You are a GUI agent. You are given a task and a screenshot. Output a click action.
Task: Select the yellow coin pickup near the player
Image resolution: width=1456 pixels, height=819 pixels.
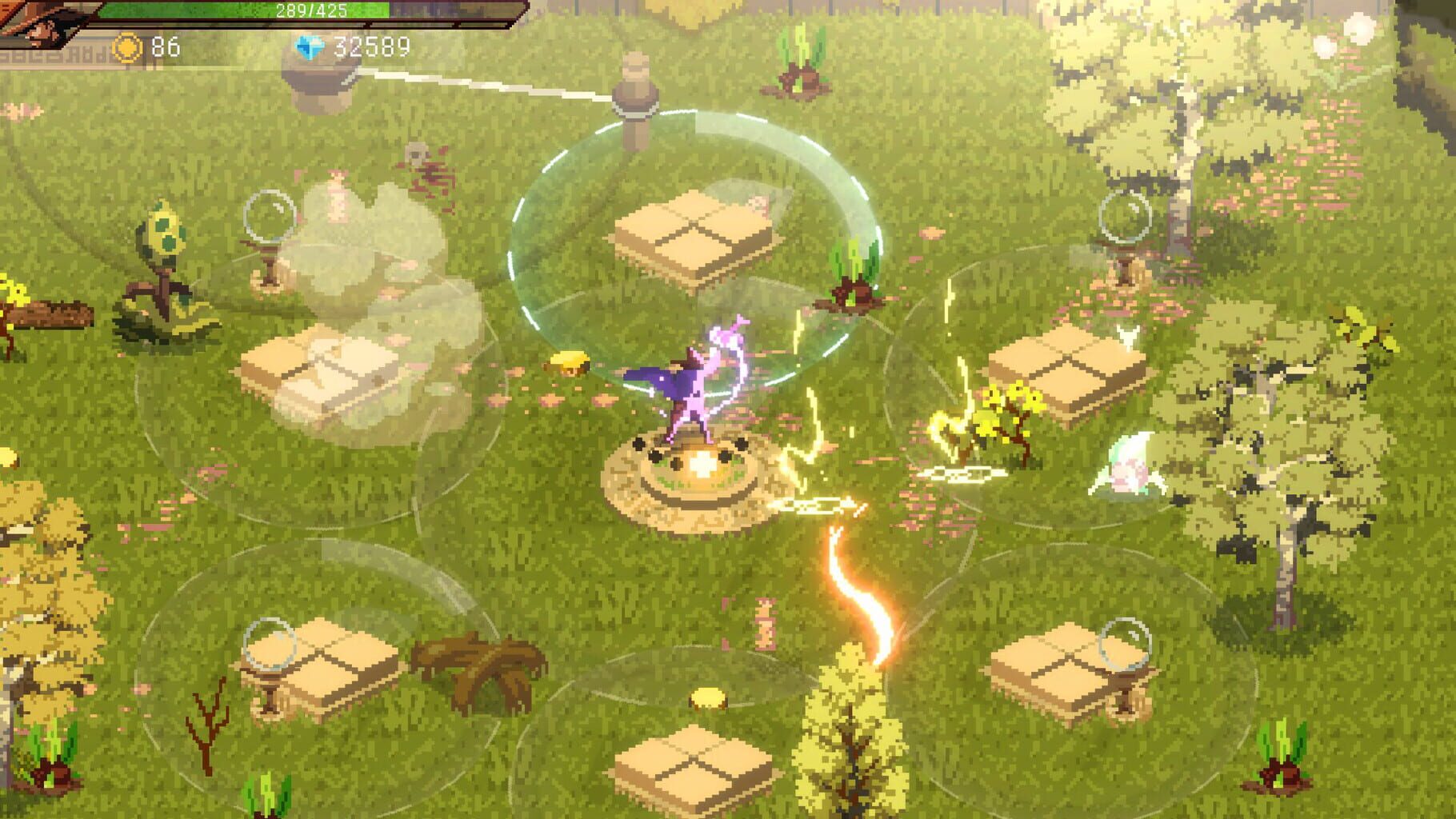pyautogui.click(x=569, y=365)
